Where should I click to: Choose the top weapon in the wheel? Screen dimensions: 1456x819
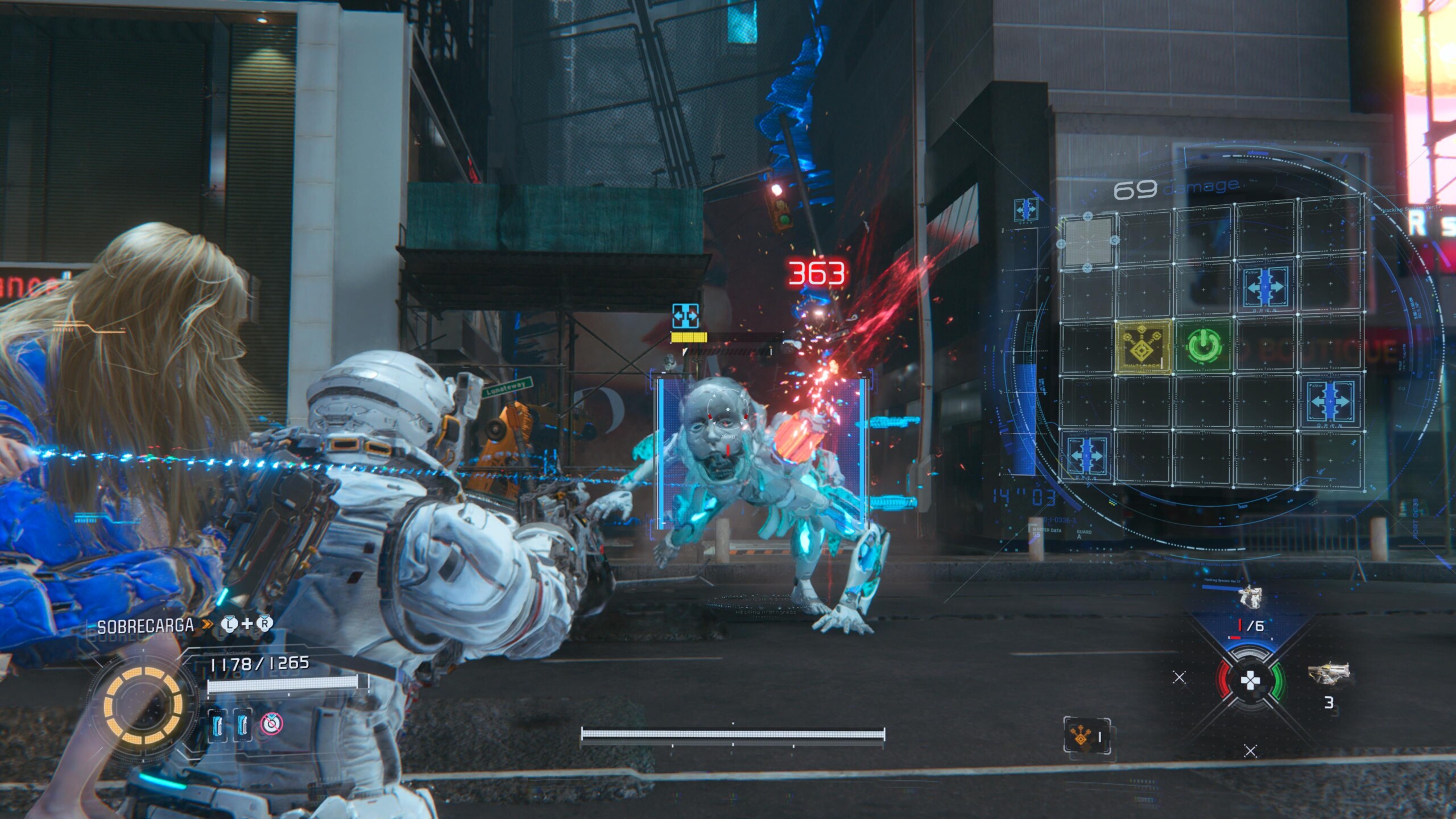point(1250,598)
